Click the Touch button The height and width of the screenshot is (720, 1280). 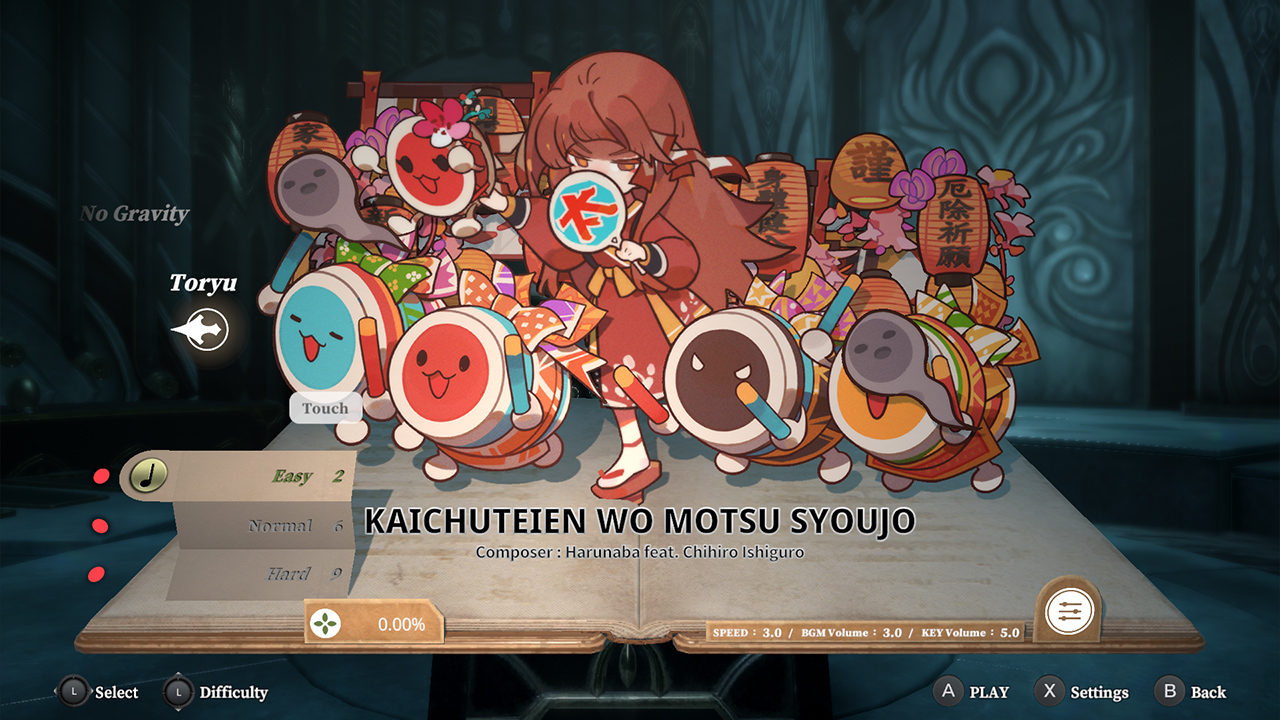click(x=324, y=407)
